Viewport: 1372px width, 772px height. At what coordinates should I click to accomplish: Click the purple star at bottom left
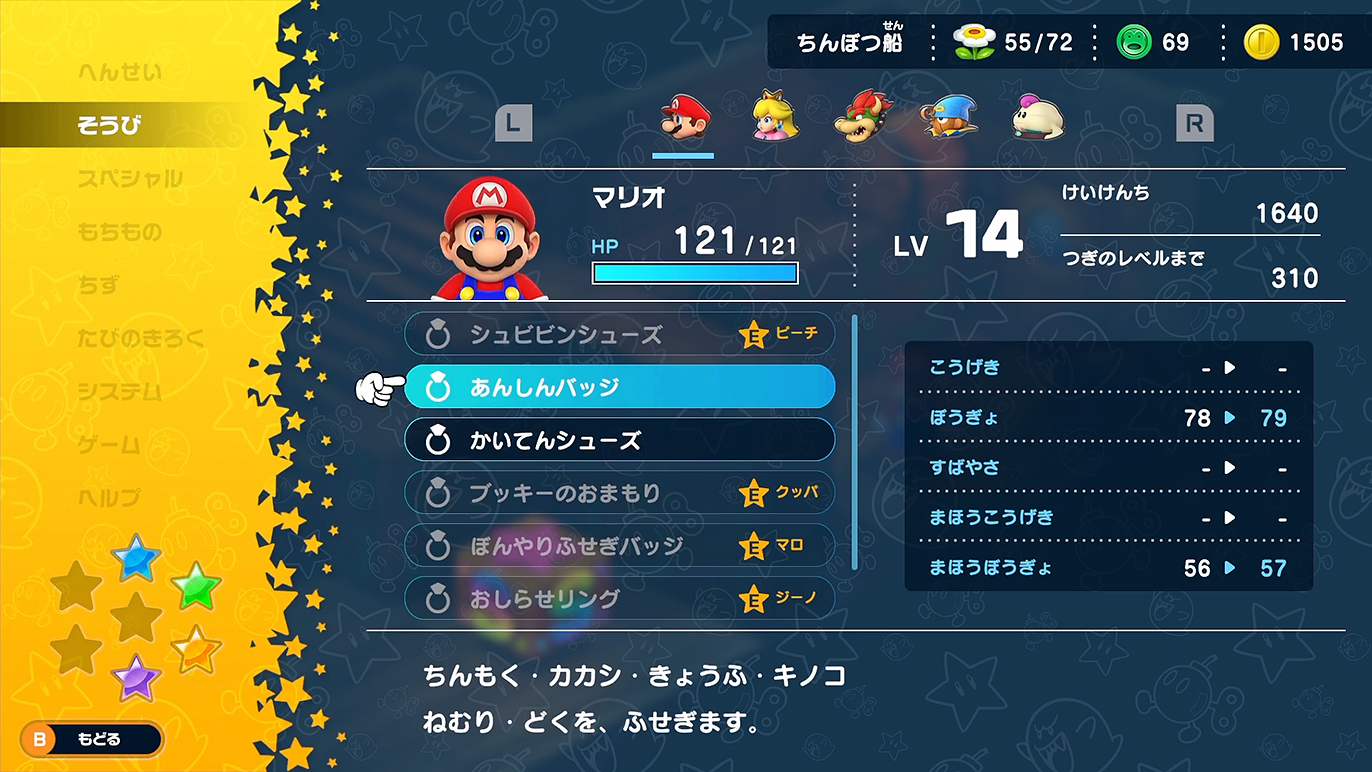click(x=135, y=680)
